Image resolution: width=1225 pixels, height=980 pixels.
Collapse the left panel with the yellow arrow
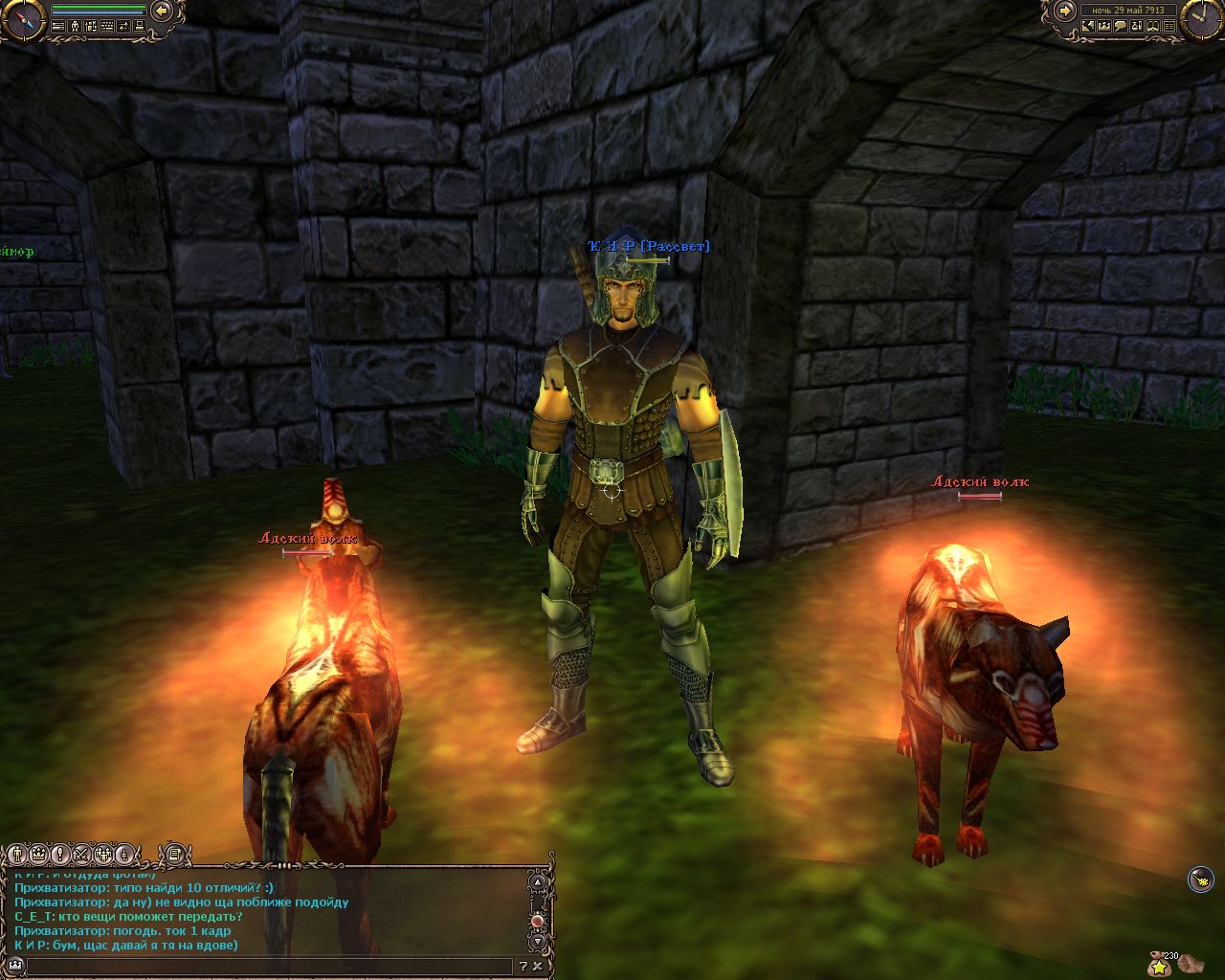pyautogui.click(x=161, y=11)
